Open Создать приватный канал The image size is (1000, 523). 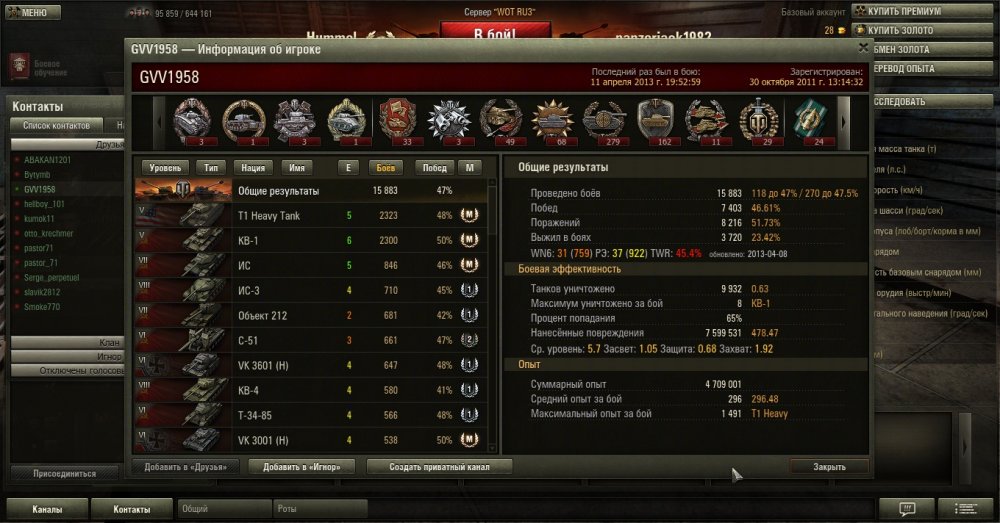pyautogui.click(x=440, y=466)
